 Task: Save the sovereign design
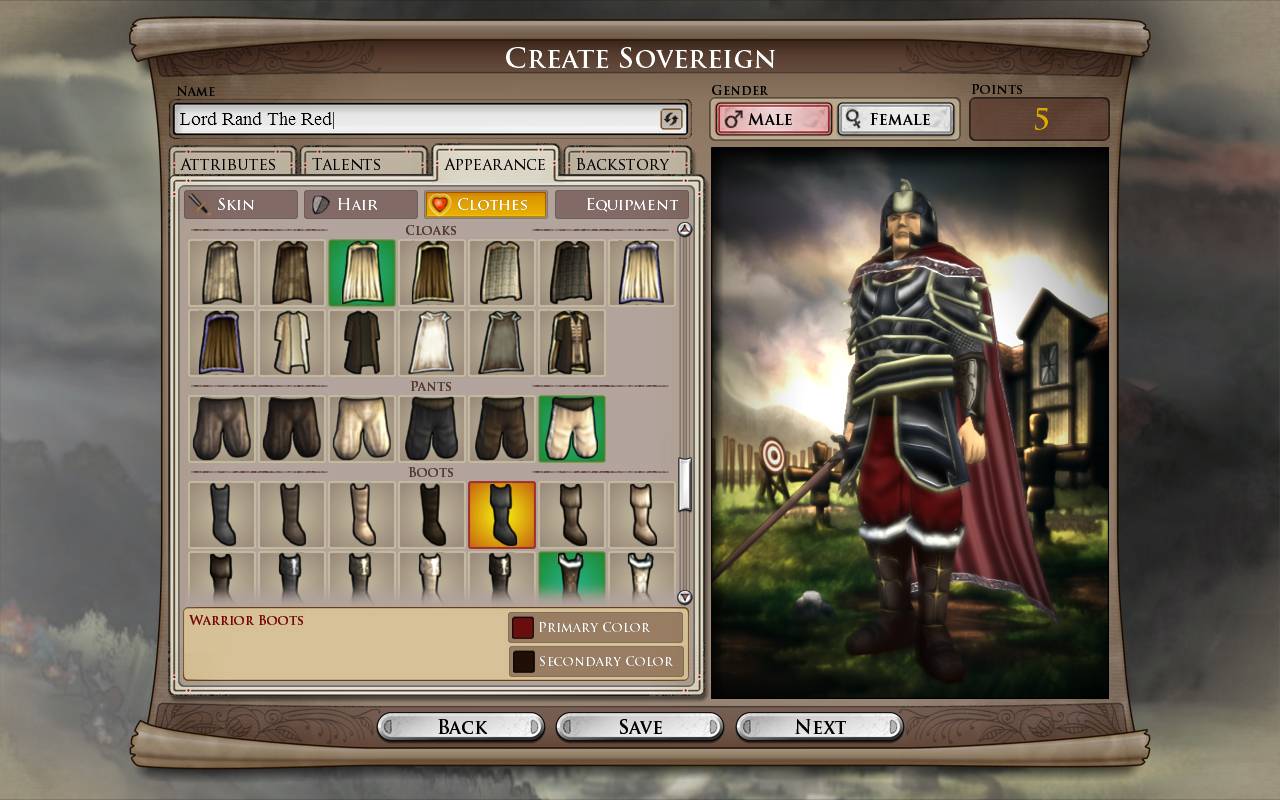click(640, 727)
